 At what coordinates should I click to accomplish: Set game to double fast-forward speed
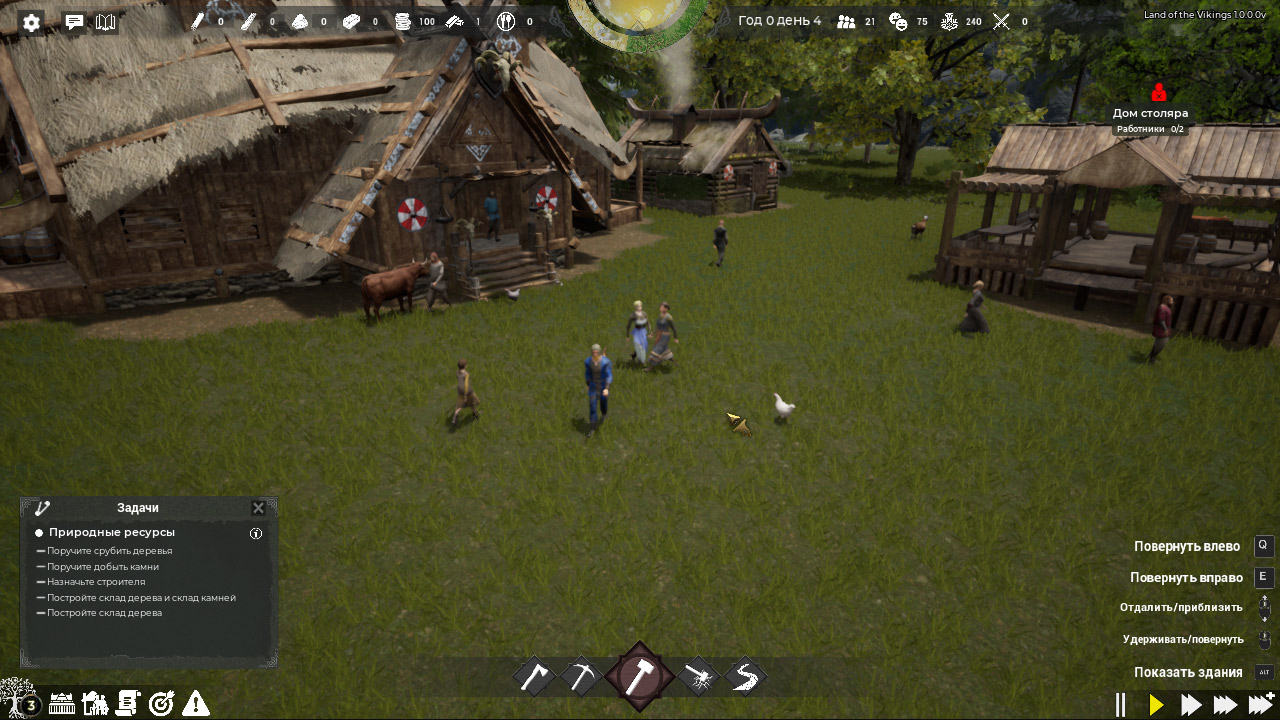[x=1191, y=705]
